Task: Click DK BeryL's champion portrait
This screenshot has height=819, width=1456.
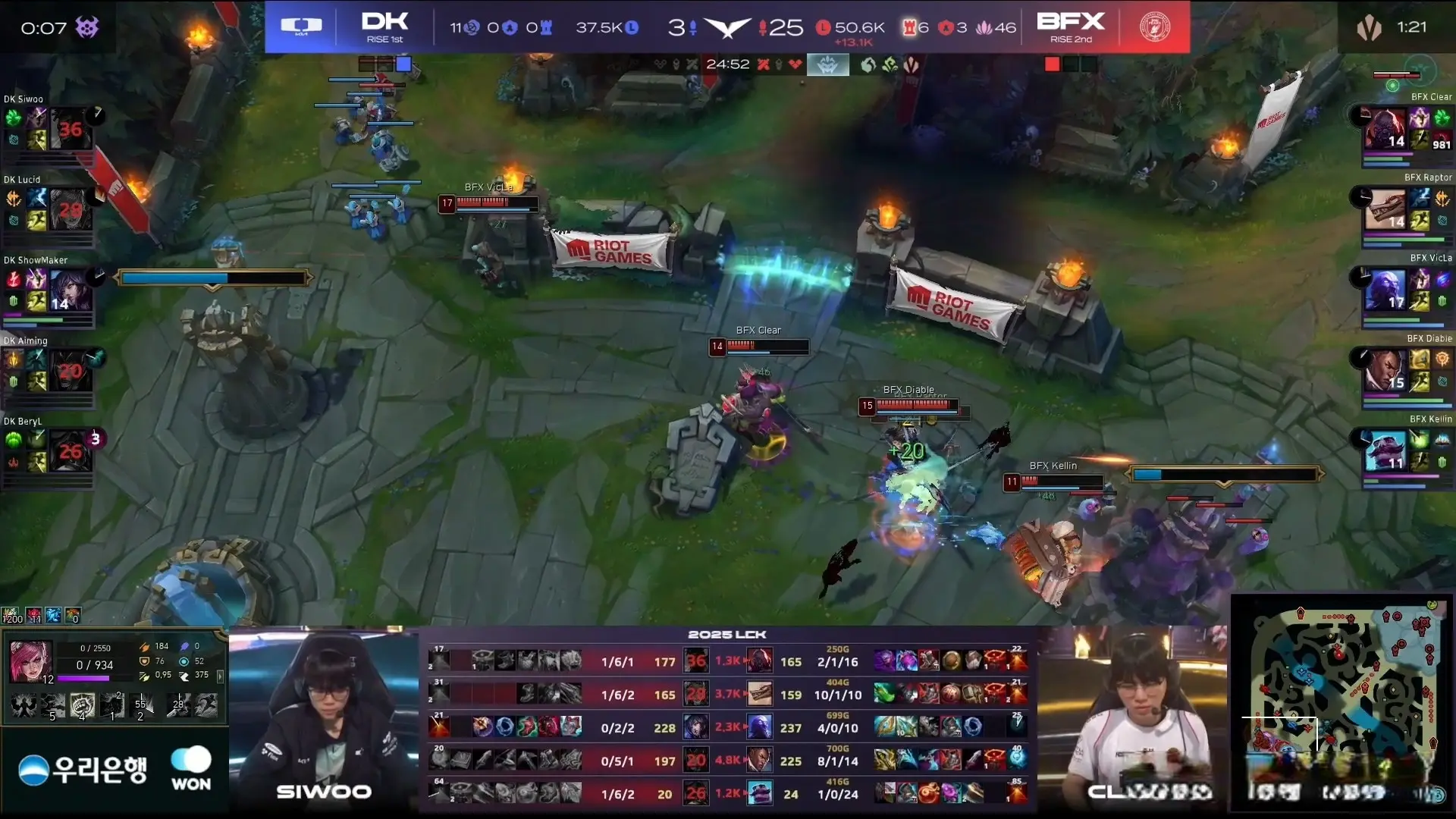Action: (x=71, y=451)
